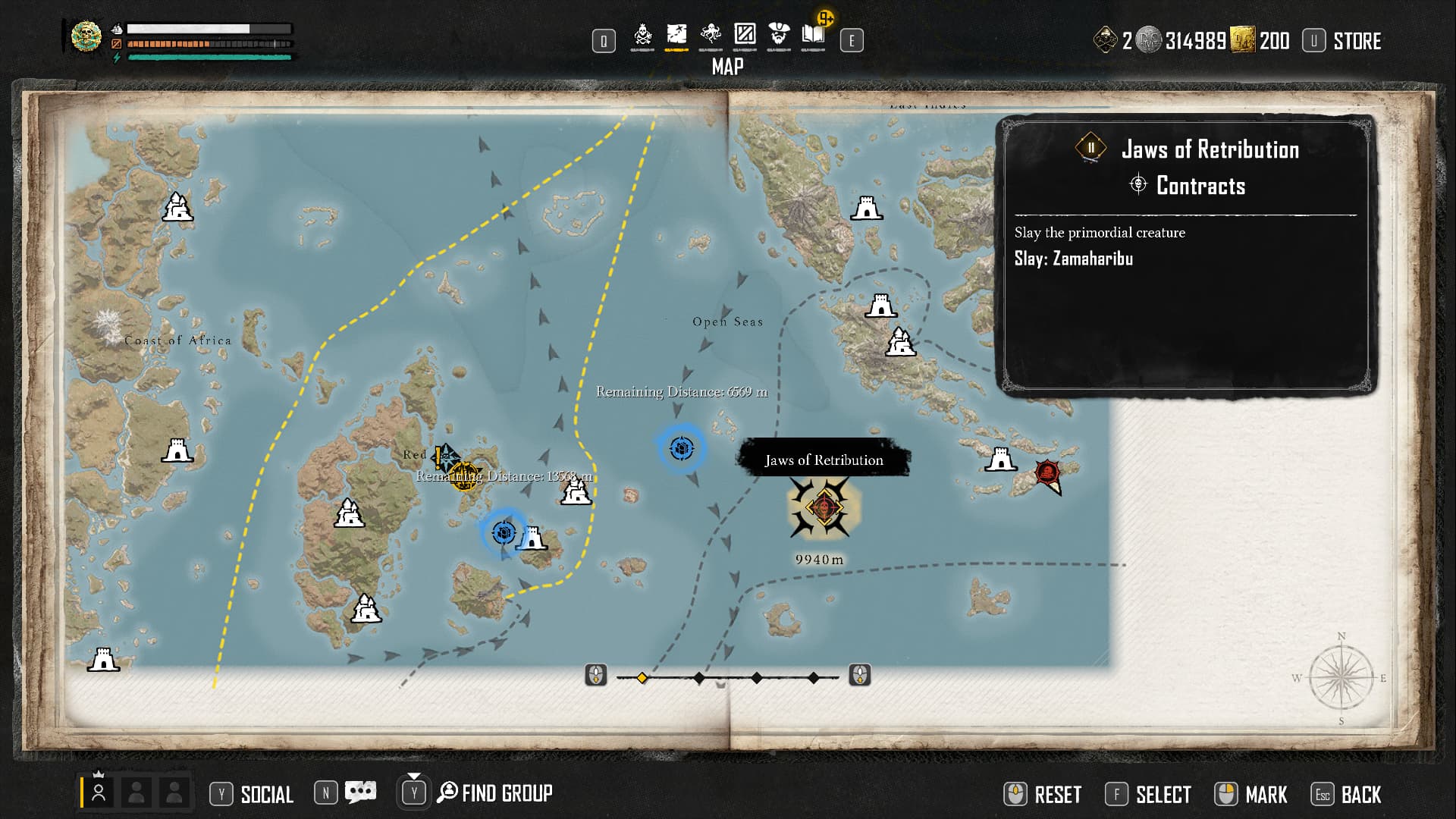This screenshot has width=1456, height=819.
Task: Open the book tab with 9+ badge
Action: (814, 35)
